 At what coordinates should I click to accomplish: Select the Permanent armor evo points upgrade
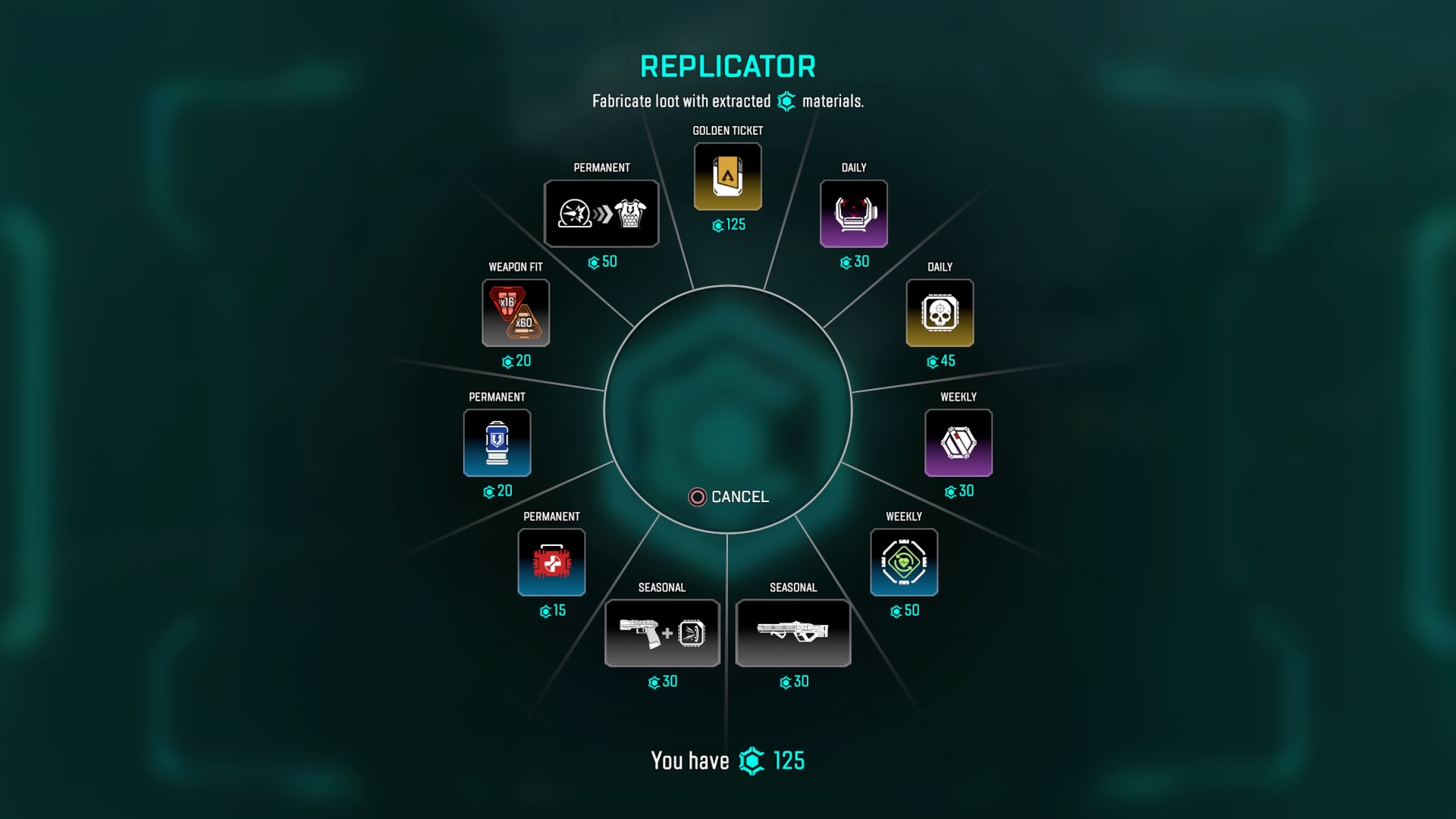[601, 214]
